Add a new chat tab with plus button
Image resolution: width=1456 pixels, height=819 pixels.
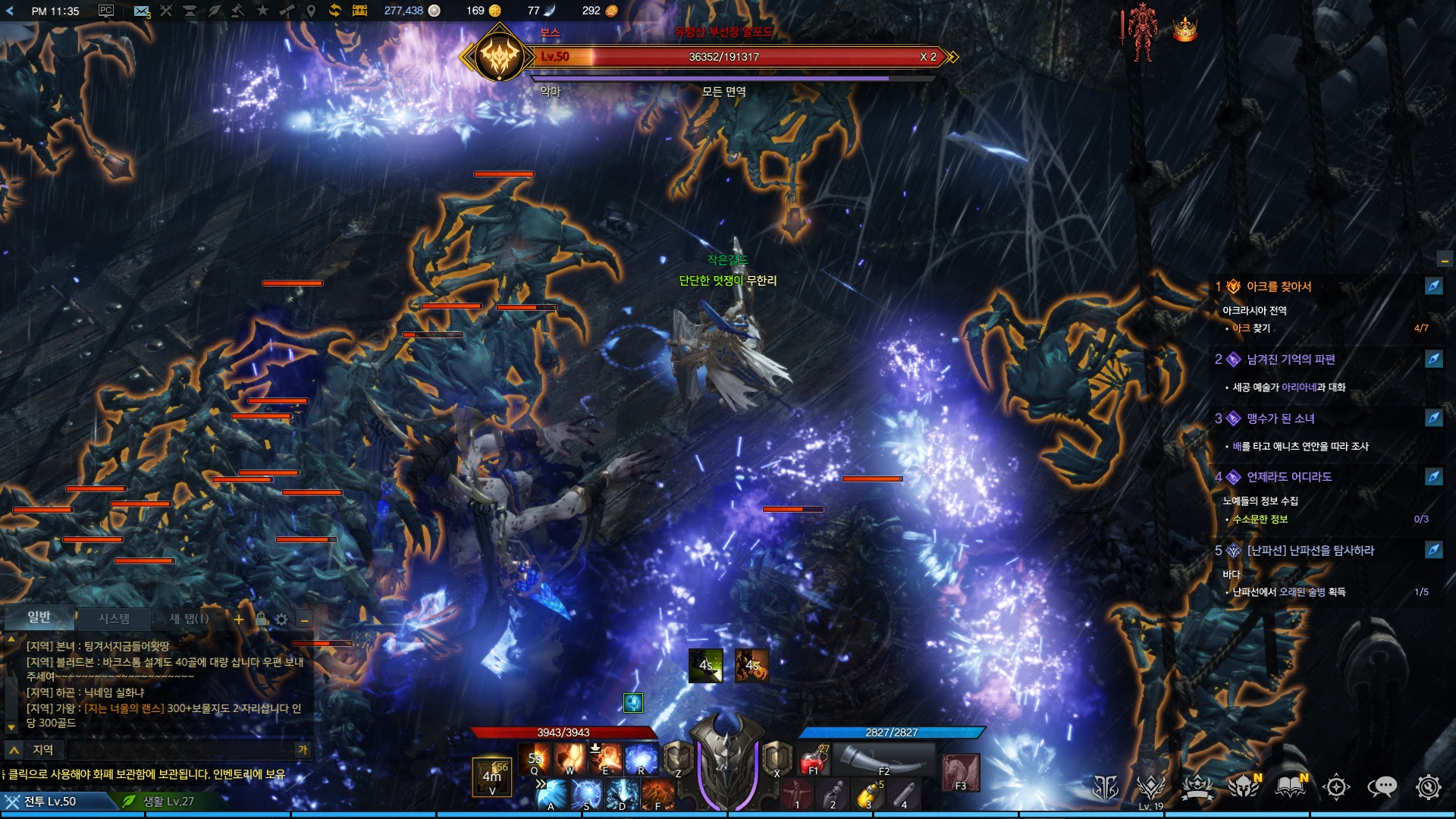[x=239, y=620]
